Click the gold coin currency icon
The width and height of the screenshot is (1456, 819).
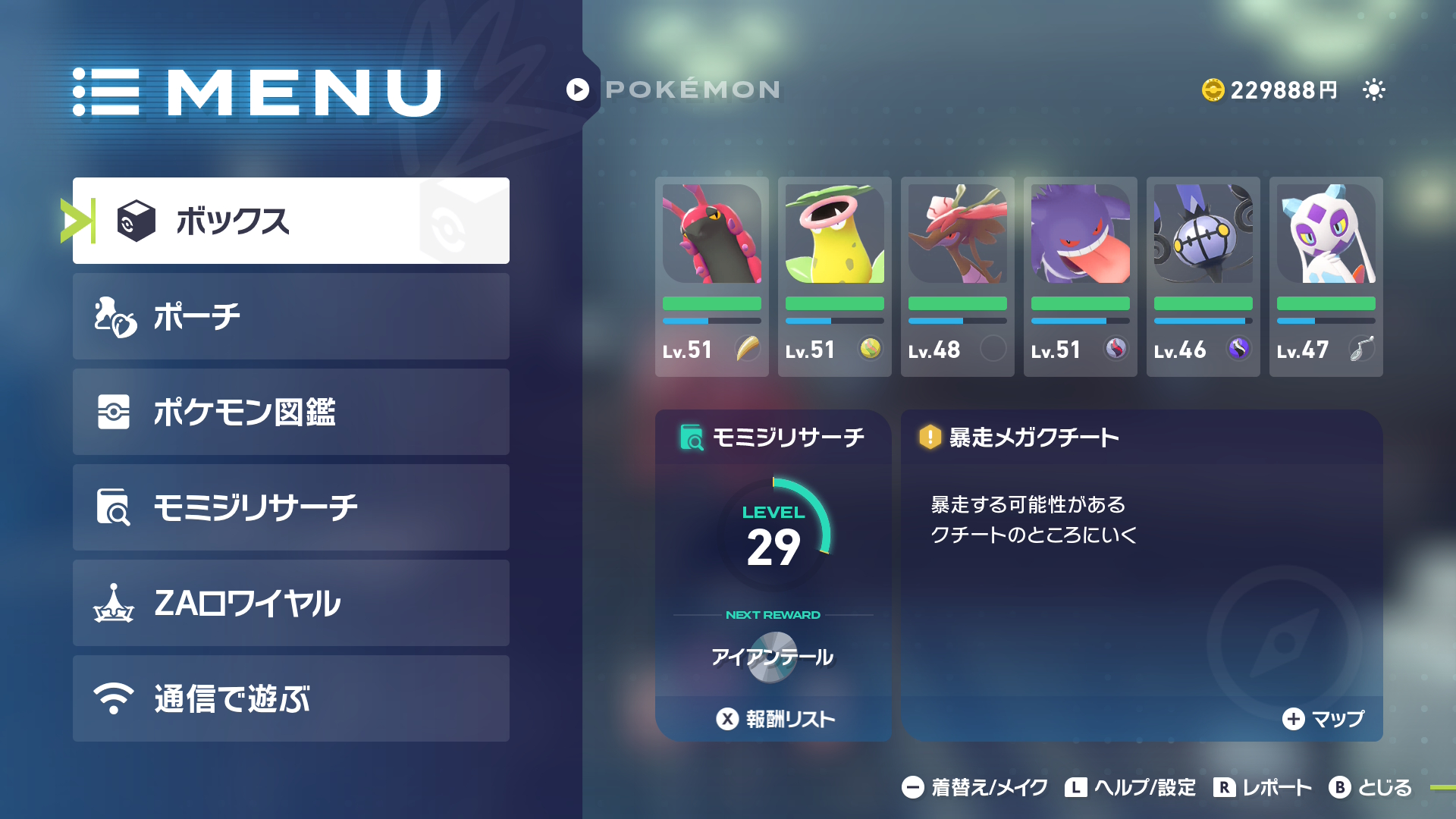(1214, 89)
